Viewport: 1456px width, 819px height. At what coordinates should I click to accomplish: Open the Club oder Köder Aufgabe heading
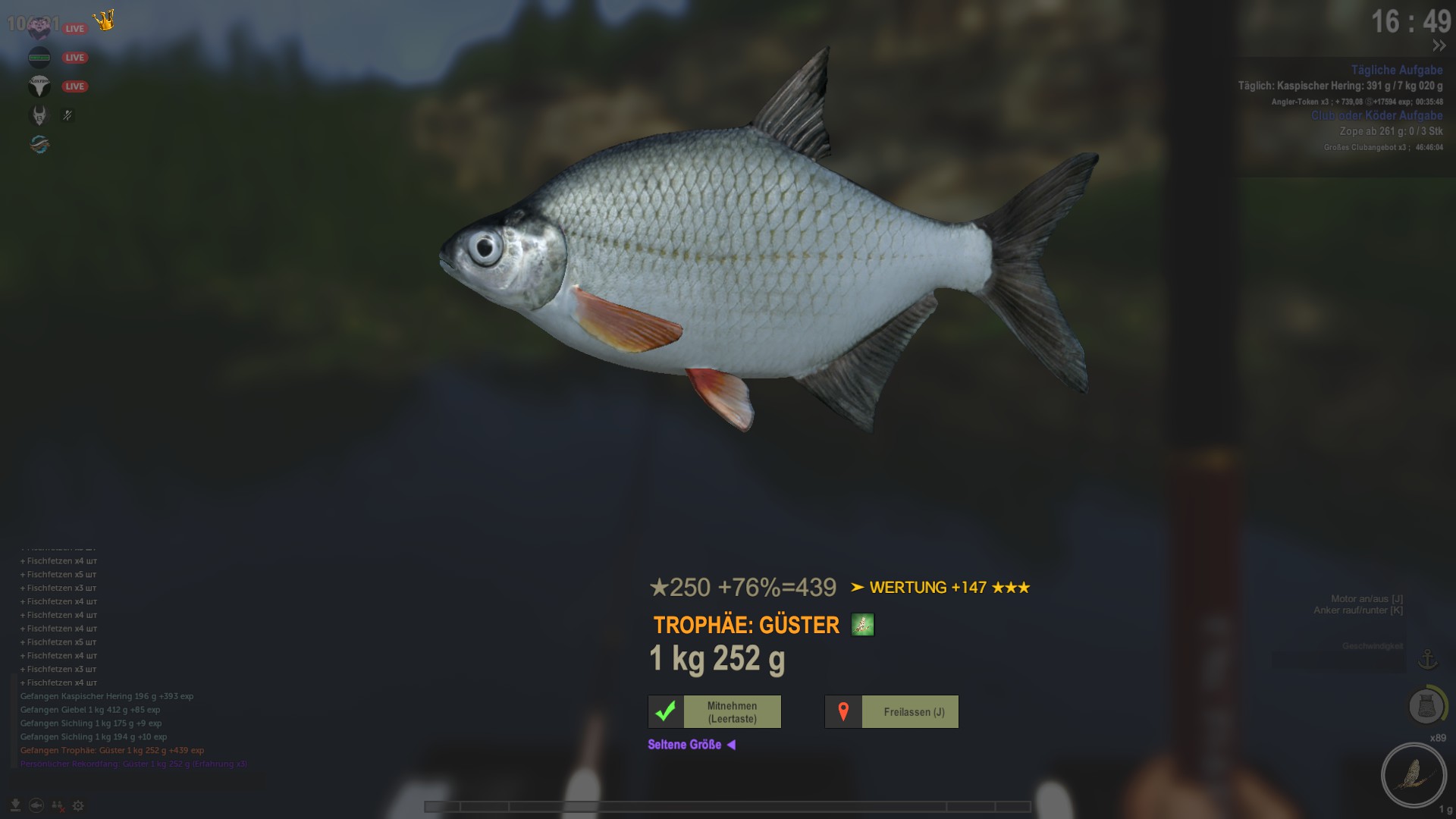pyautogui.click(x=1376, y=115)
